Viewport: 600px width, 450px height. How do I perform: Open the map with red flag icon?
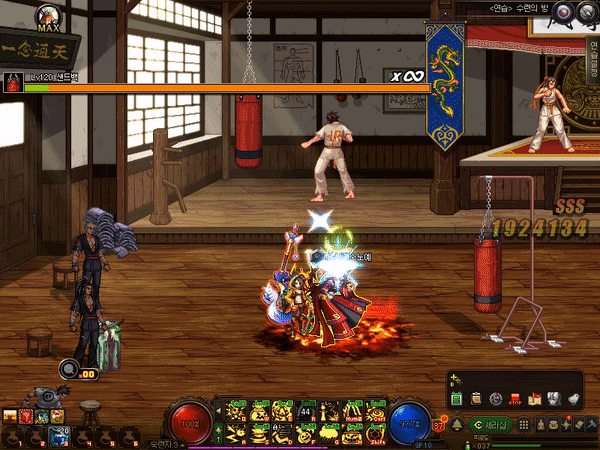pyautogui.click(x=535, y=399)
